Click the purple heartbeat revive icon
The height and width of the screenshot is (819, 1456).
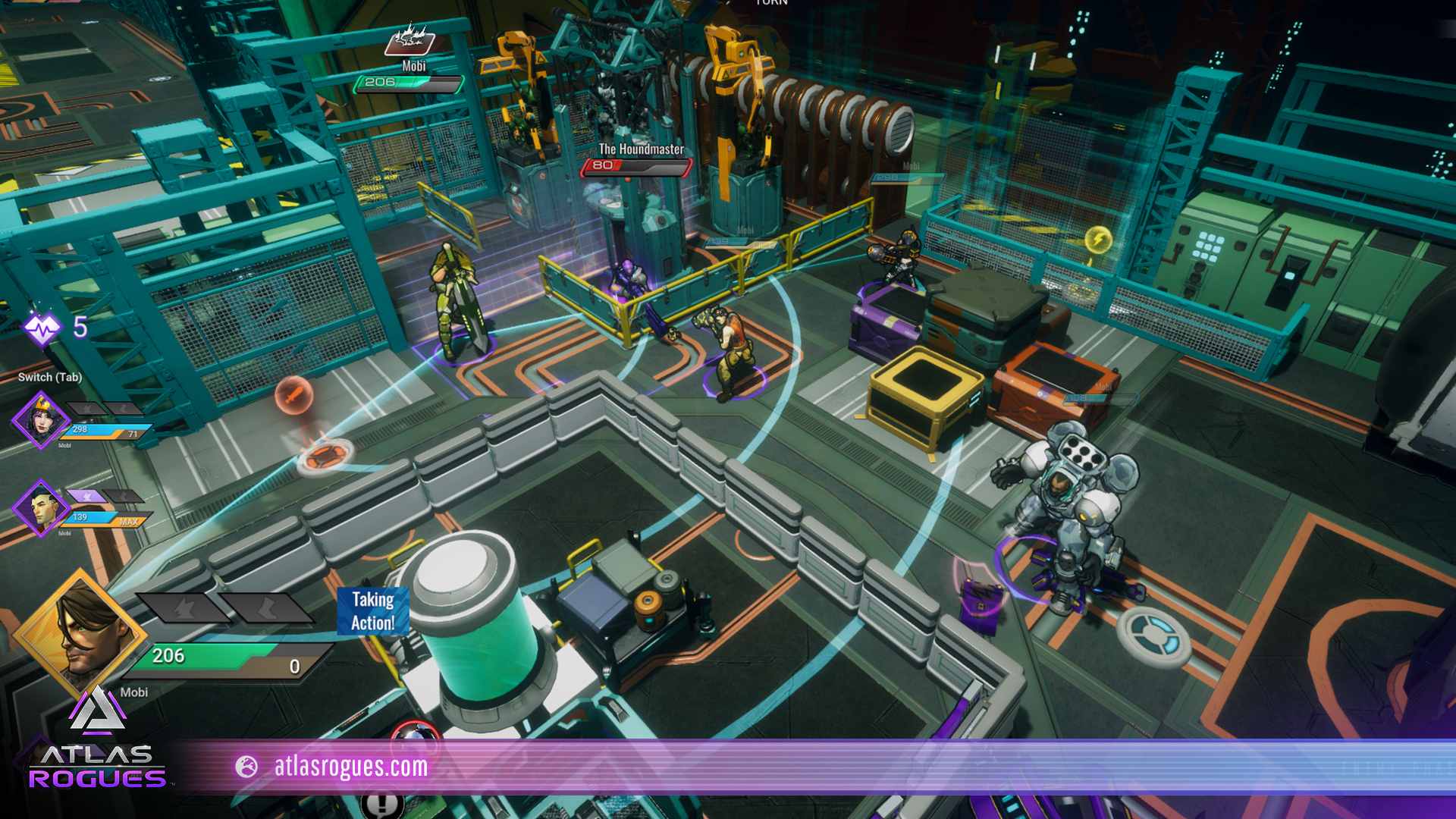[42, 328]
